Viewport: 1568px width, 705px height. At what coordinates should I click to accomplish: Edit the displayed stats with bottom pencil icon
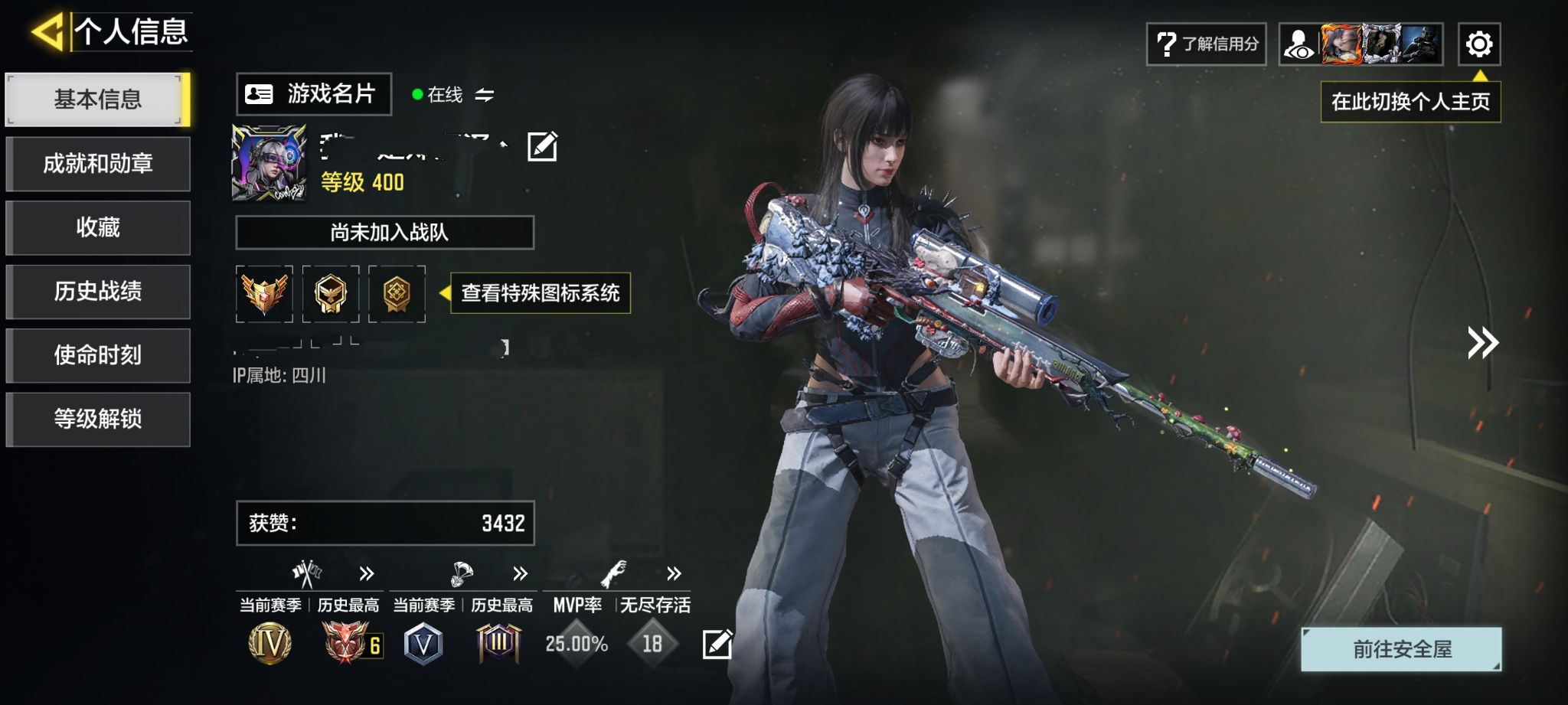717,644
